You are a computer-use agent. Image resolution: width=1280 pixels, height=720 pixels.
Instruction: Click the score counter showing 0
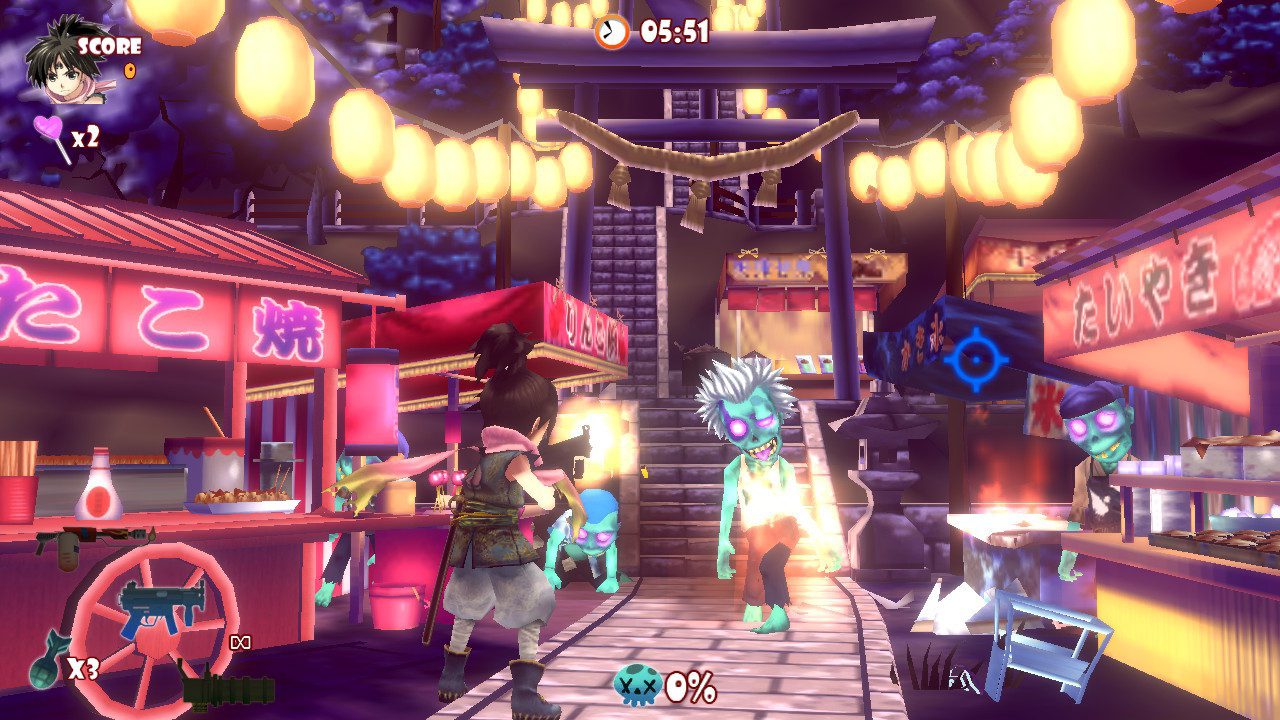point(129,70)
